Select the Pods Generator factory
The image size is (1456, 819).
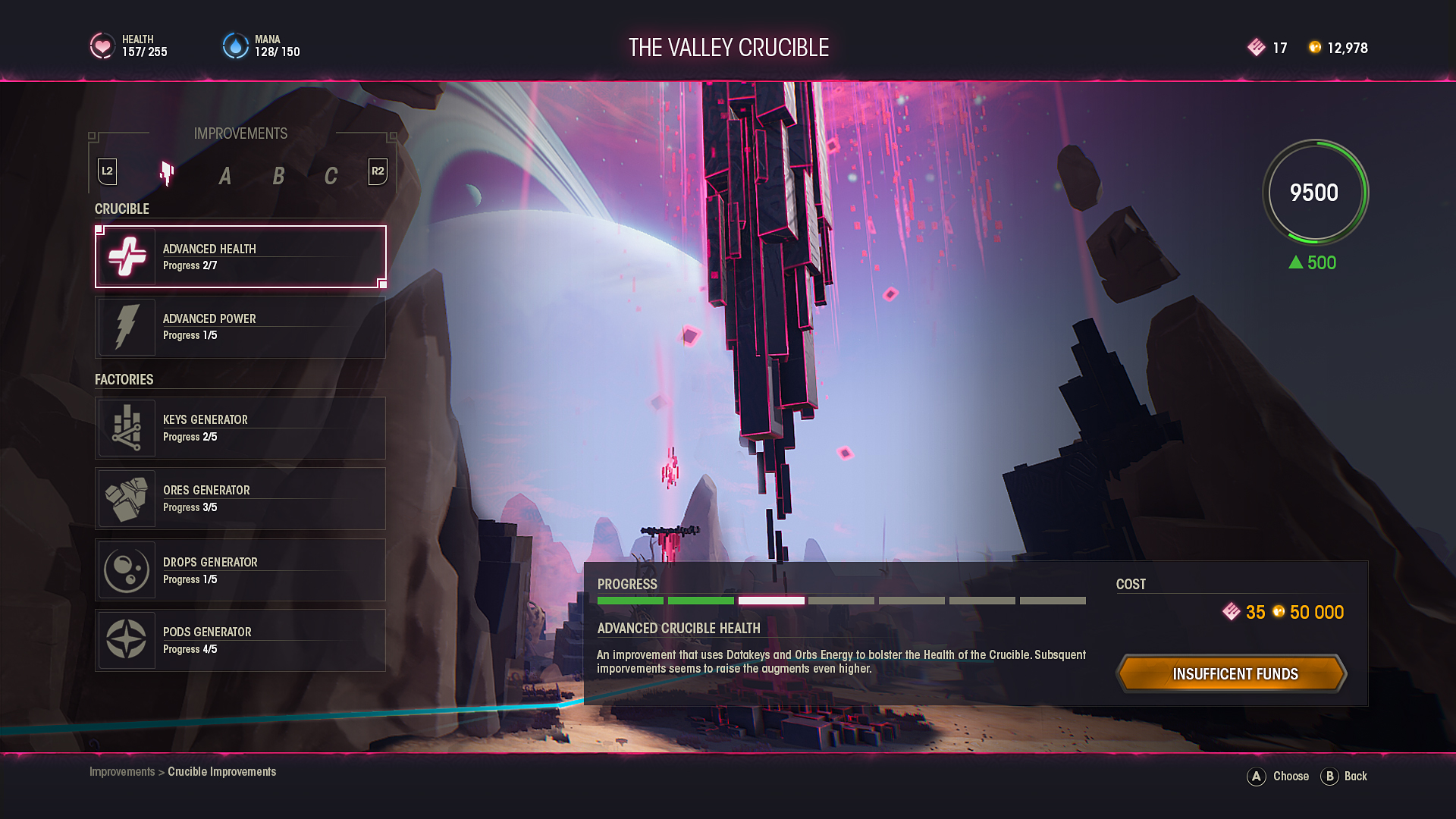pyautogui.click(x=240, y=640)
